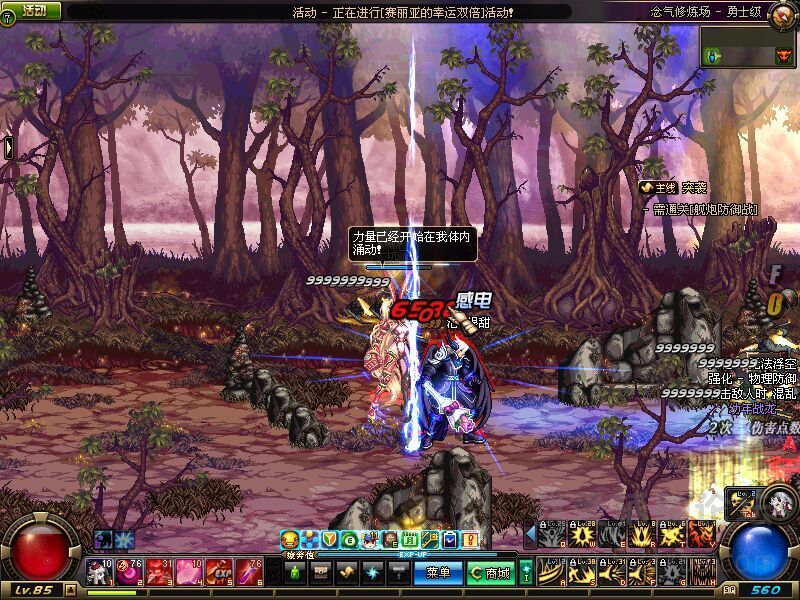The height and width of the screenshot is (600, 800).
Task: Click the expand arrow beside Lv.85
Action: click(72, 589)
